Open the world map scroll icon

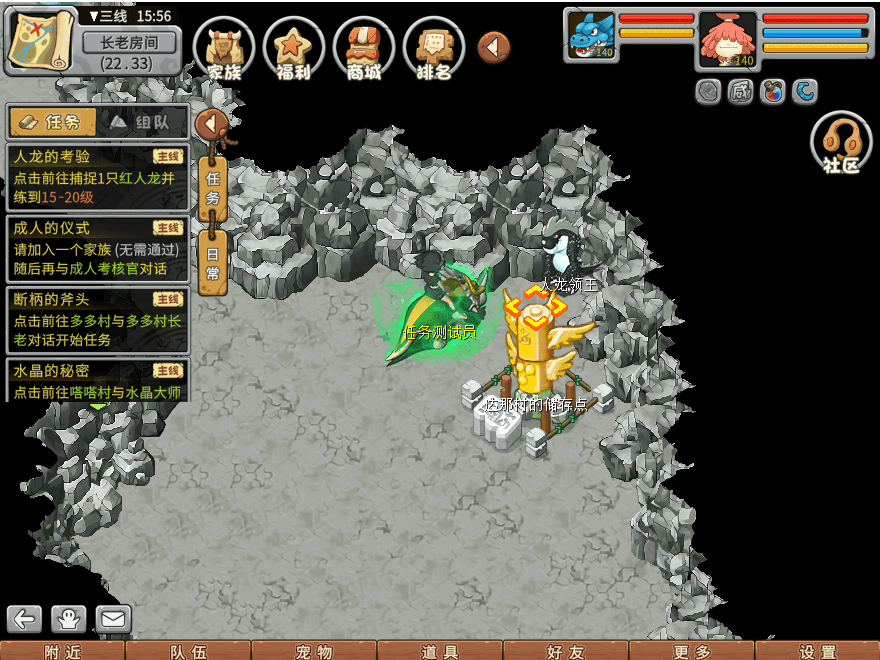(x=41, y=39)
